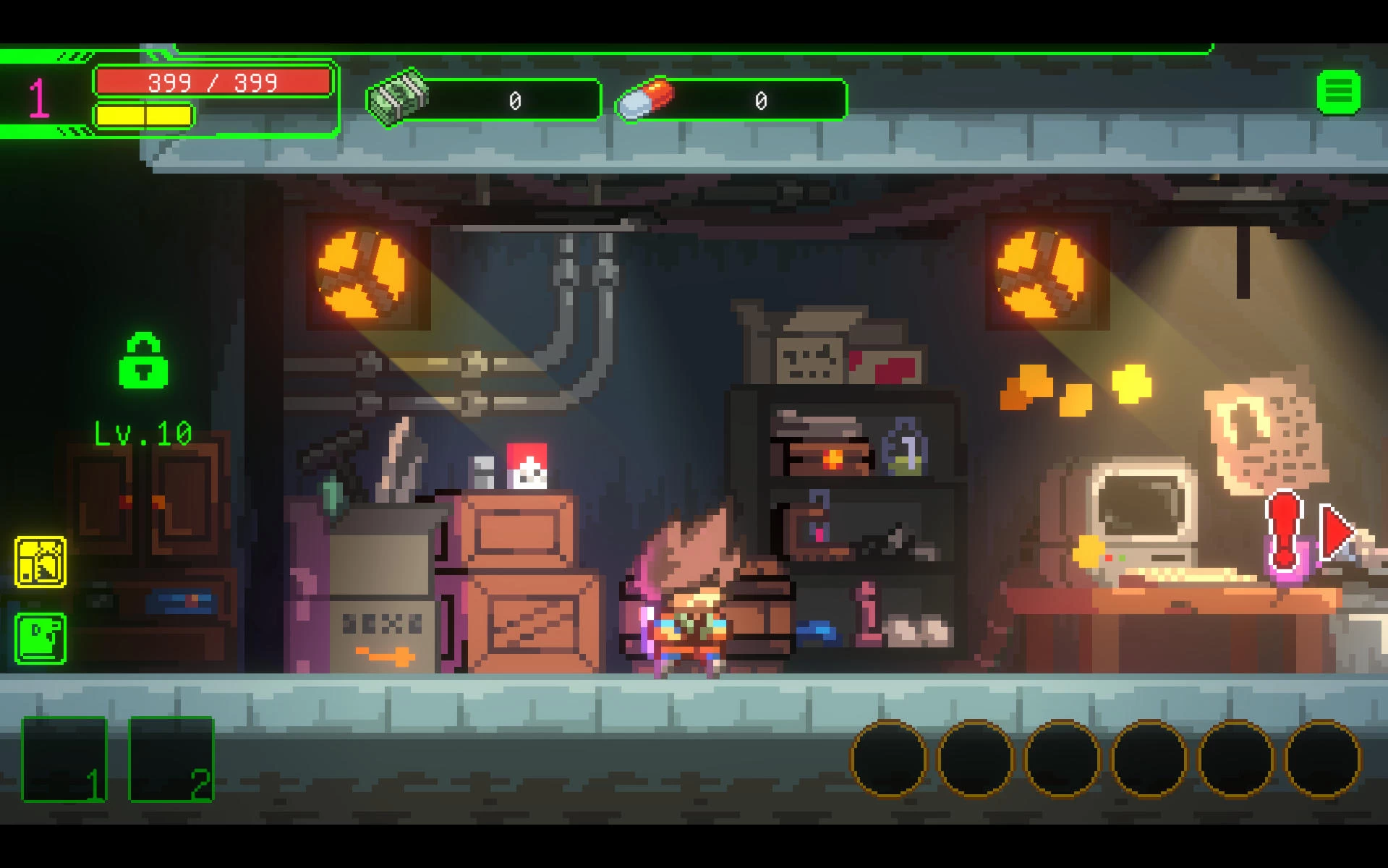
Task: Open the green book icon
Action: click(41, 638)
